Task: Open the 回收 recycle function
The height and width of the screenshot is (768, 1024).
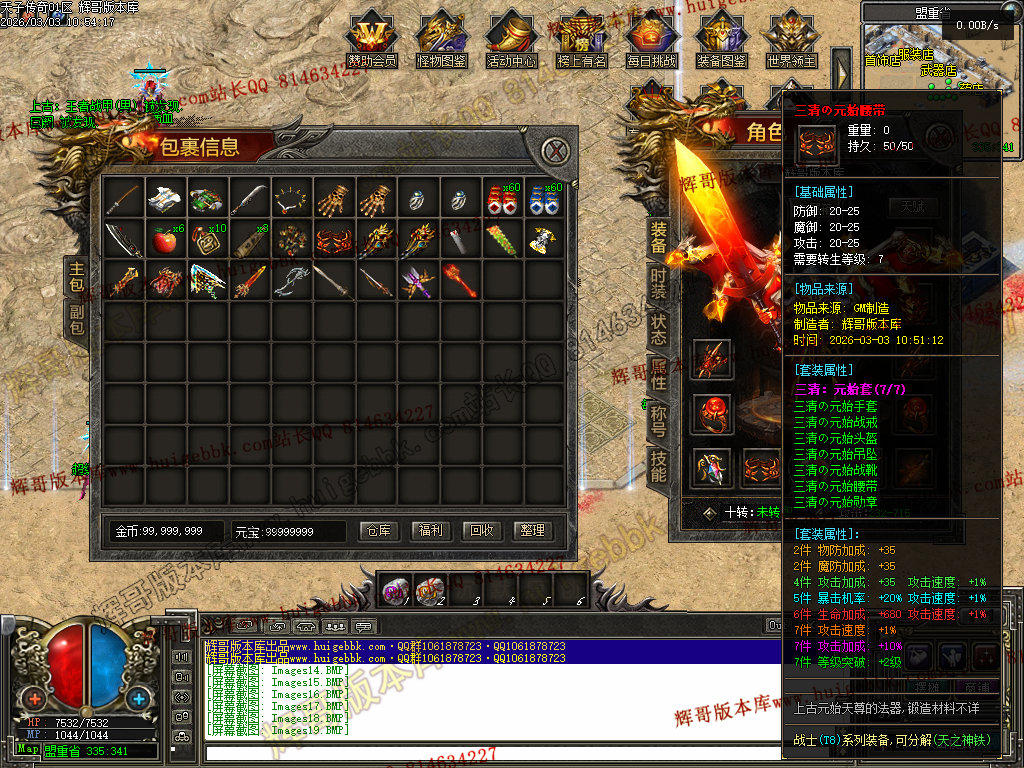Action: [481, 530]
